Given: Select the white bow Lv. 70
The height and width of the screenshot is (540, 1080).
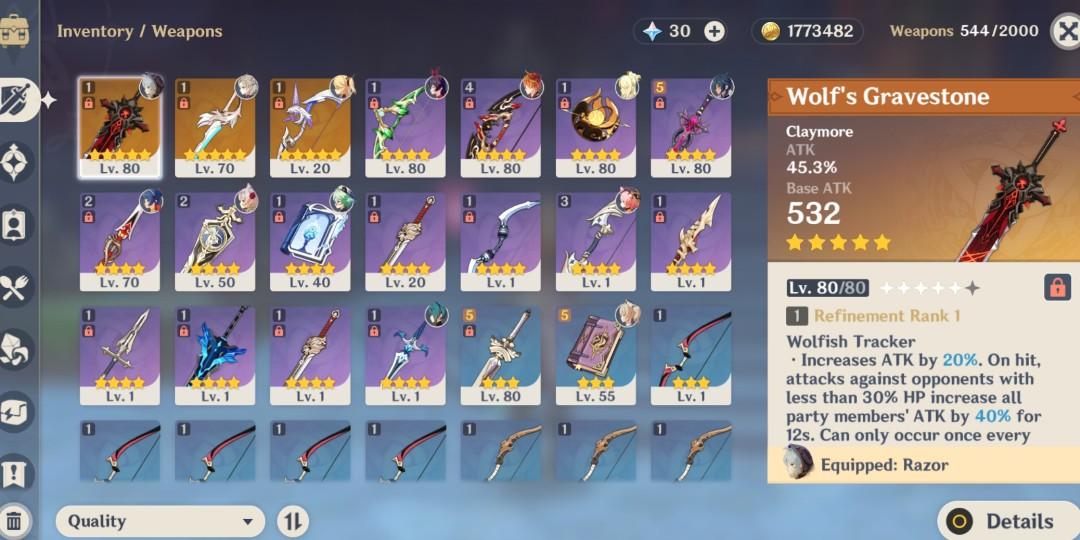Looking at the screenshot, I should [215, 127].
